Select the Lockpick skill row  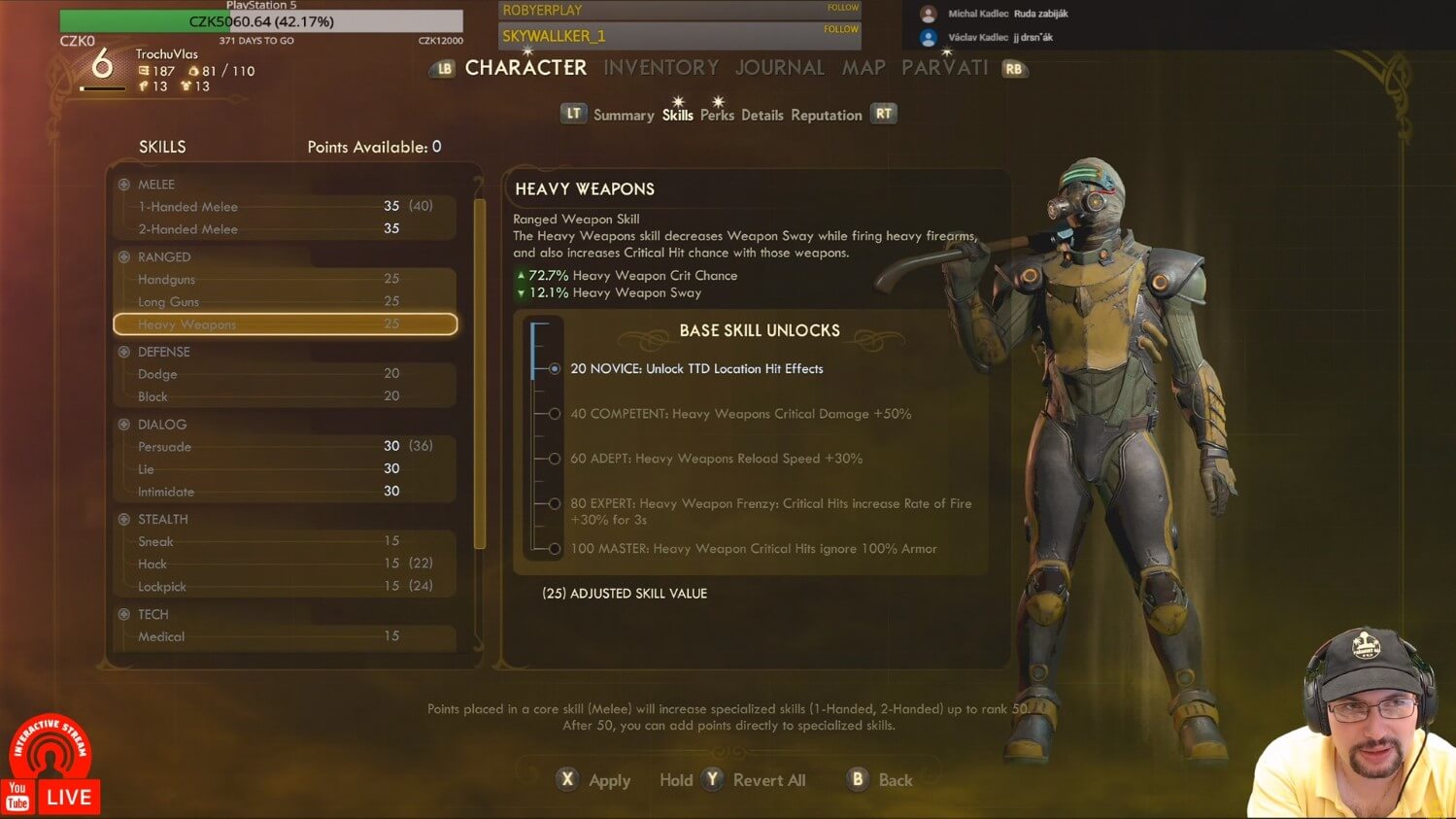285,587
